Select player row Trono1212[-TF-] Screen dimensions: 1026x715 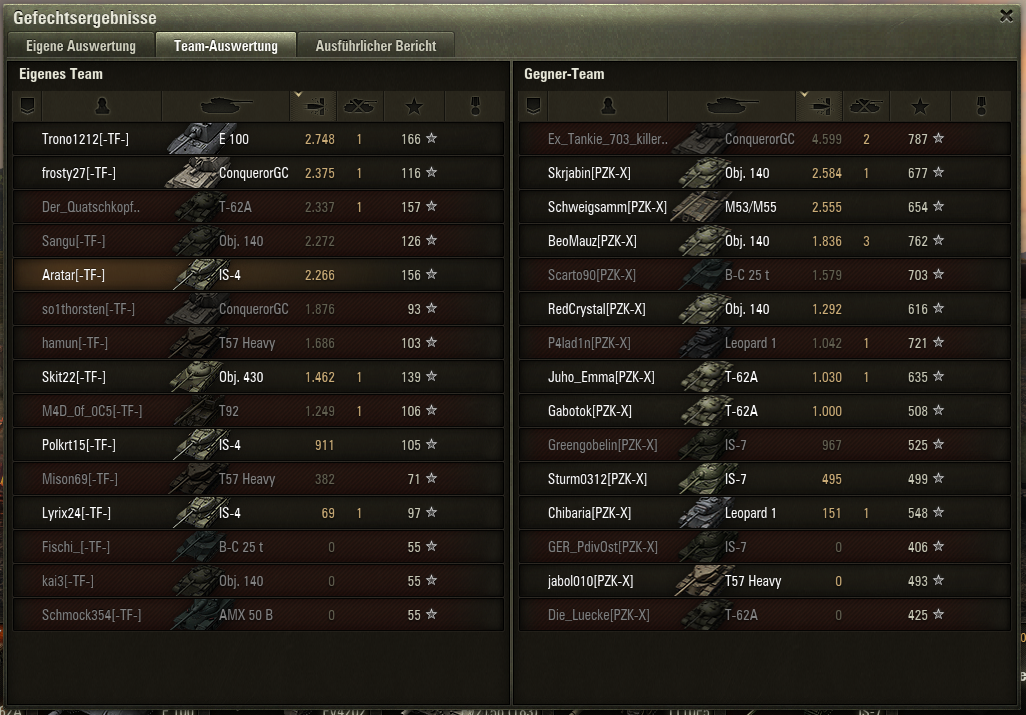pos(85,139)
